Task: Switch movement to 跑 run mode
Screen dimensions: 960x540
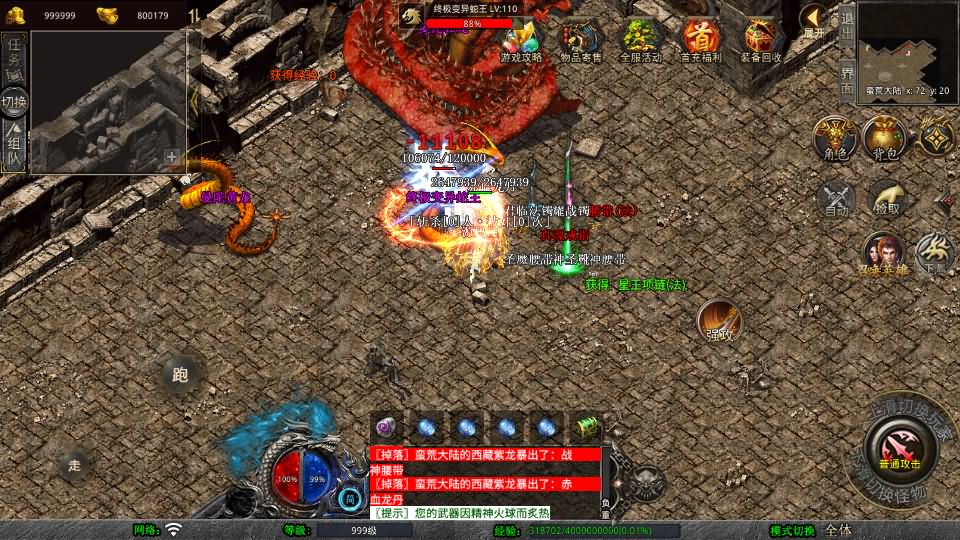Action: (180, 376)
